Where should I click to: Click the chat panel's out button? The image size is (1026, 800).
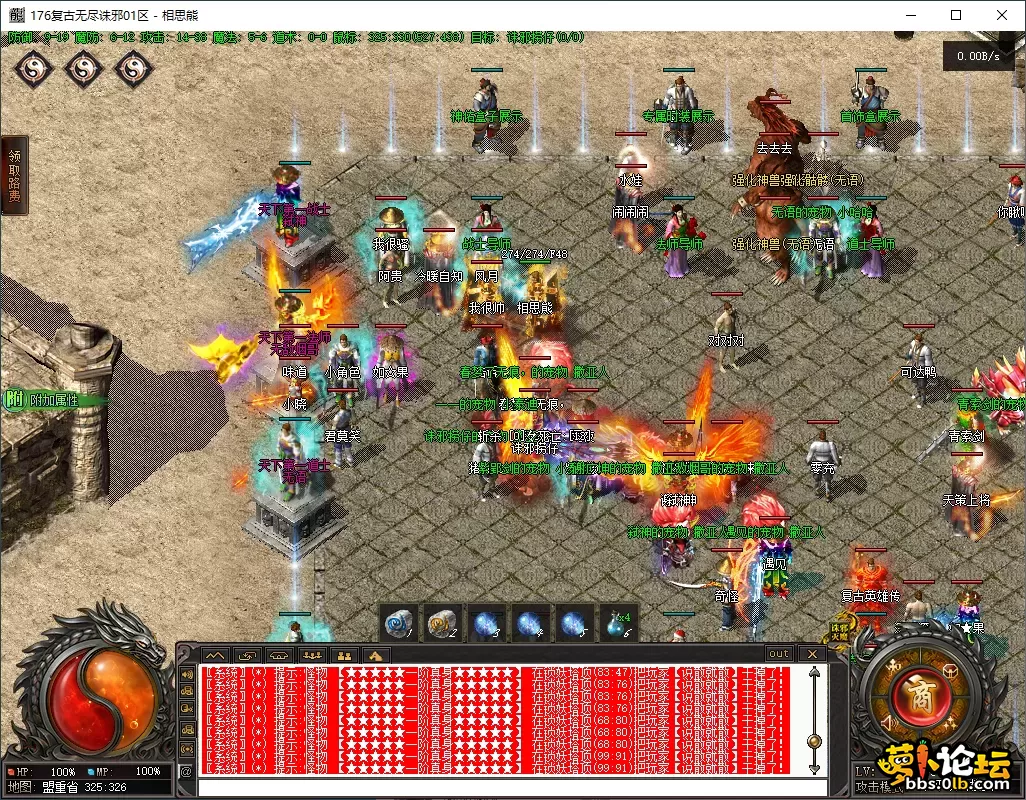tap(778, 654)
